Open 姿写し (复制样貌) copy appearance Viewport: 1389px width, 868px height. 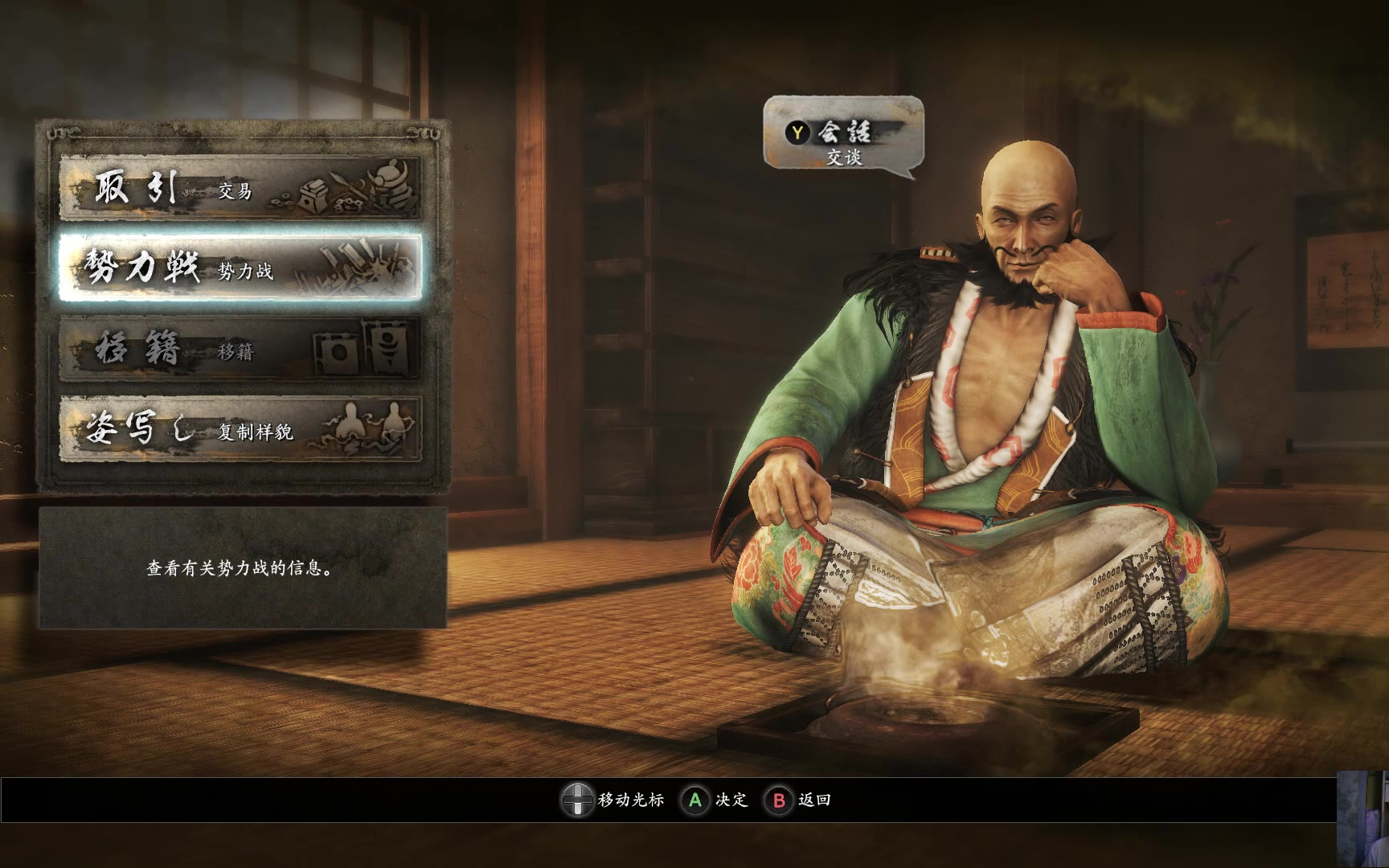click(x=240, y=429)
